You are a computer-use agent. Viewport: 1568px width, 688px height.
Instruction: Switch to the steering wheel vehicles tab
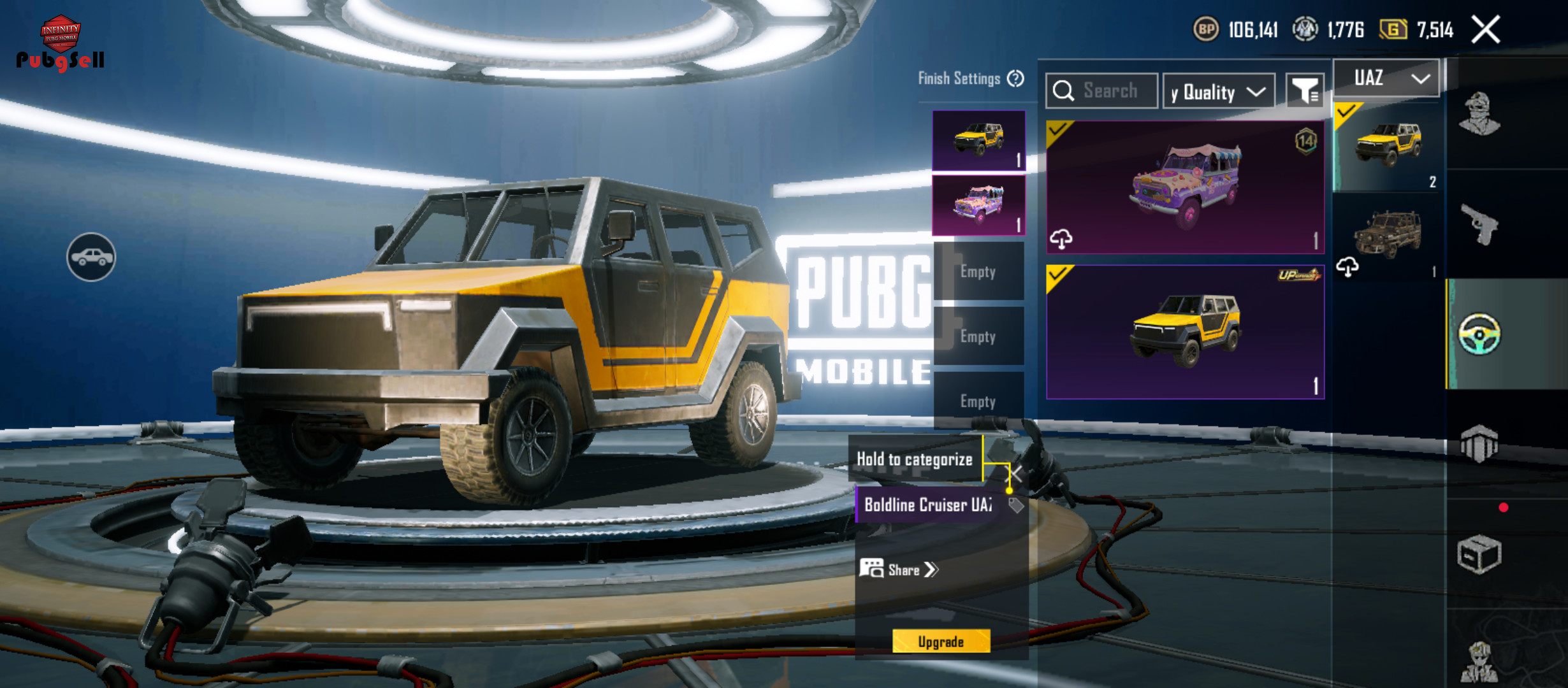pos(1479,334)
